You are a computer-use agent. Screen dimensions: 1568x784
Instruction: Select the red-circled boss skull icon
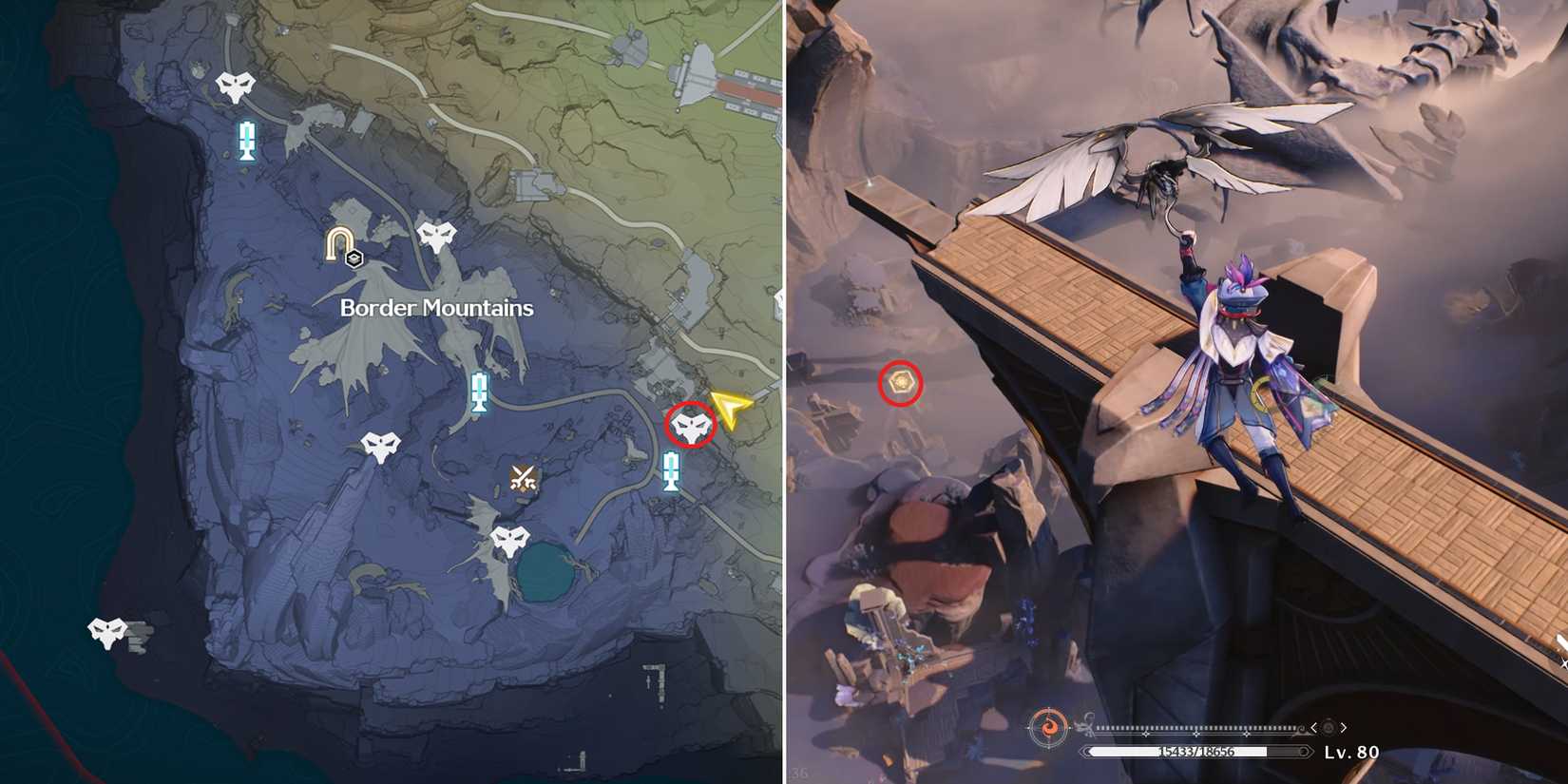point(691,426)
